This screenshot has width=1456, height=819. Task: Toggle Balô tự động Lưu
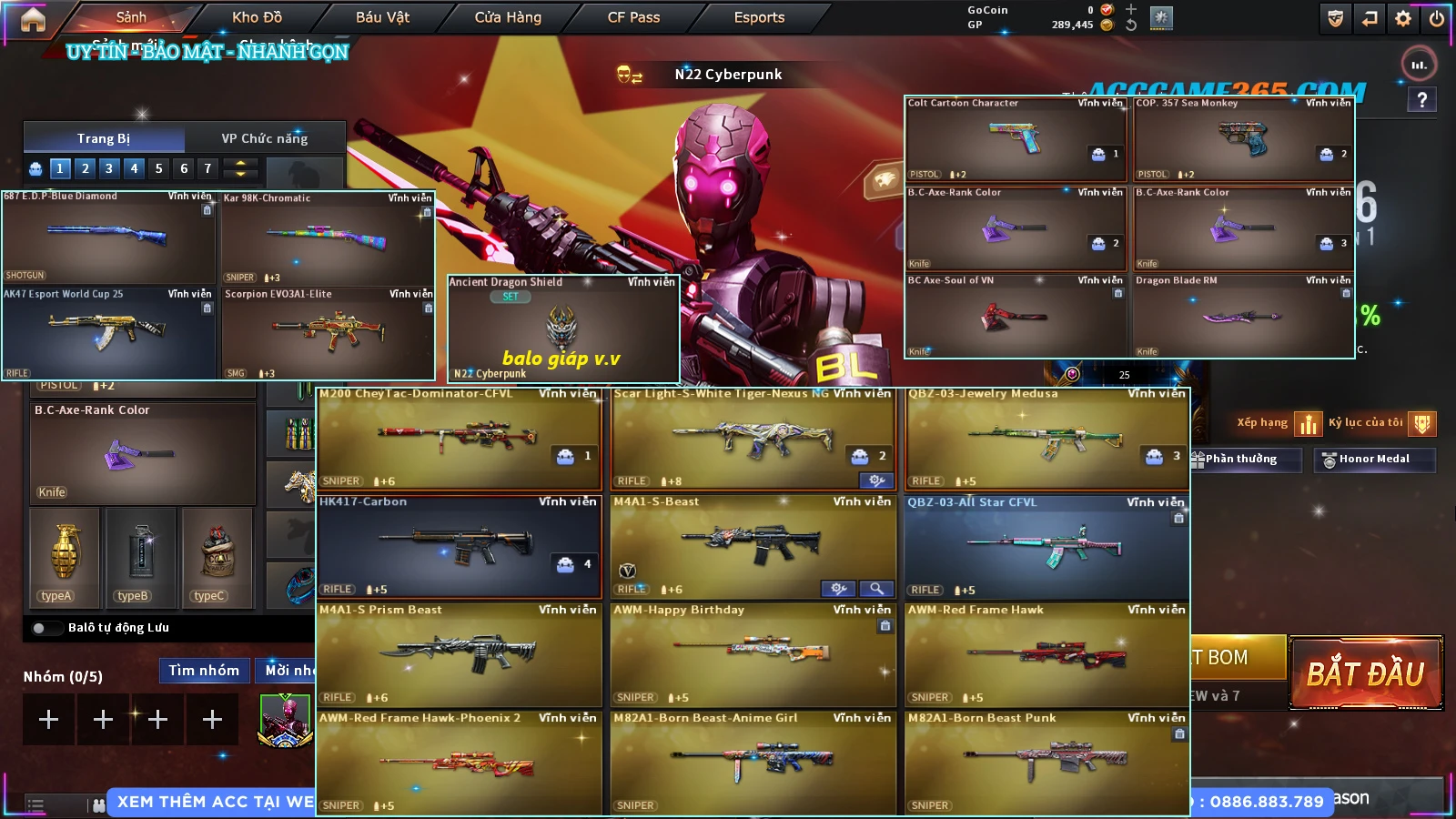[x=40, y=628]
